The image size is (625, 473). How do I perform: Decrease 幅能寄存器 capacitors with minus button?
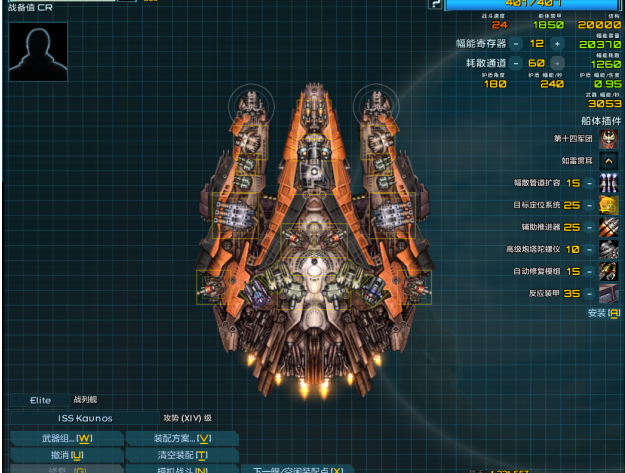pos(516,44)
